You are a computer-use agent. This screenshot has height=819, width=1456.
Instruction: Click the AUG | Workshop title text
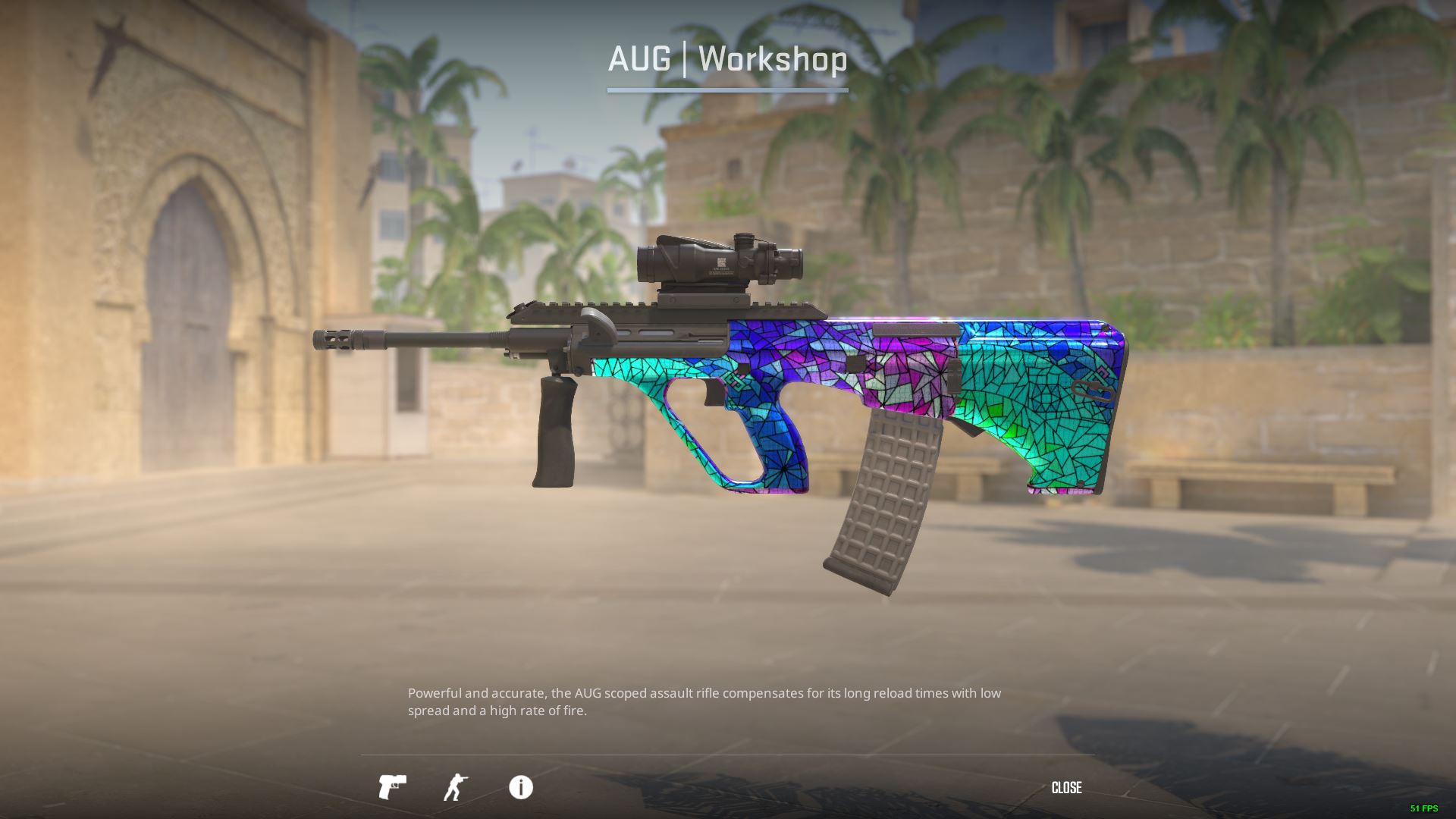point(728,59)
